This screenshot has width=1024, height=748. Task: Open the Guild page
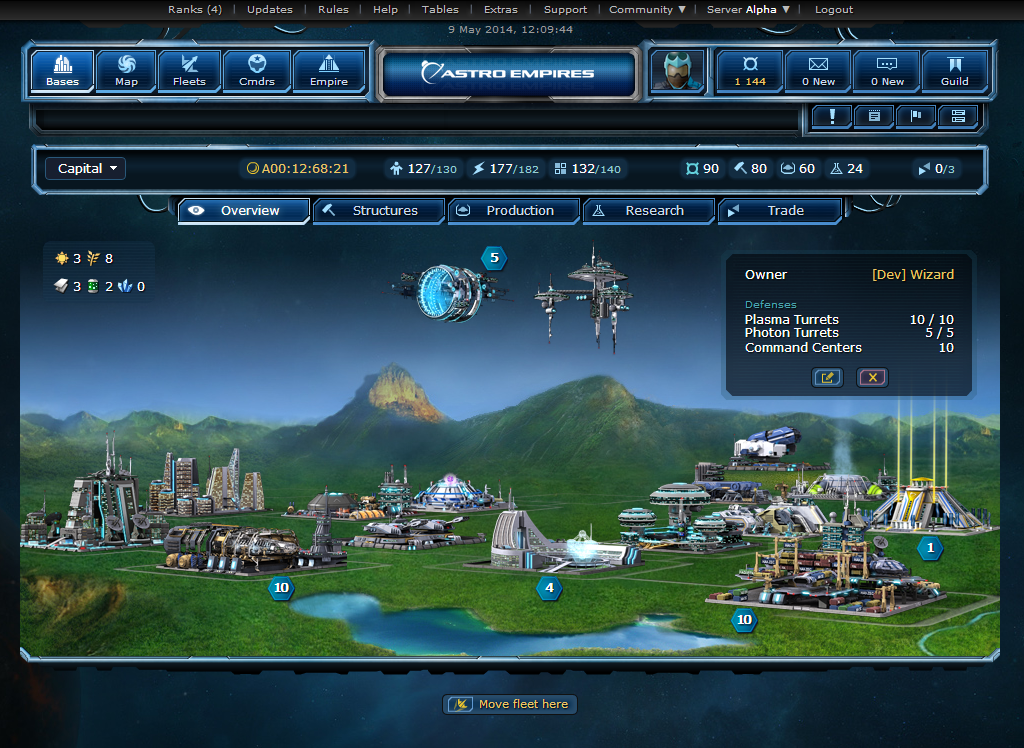coord(954,71)
